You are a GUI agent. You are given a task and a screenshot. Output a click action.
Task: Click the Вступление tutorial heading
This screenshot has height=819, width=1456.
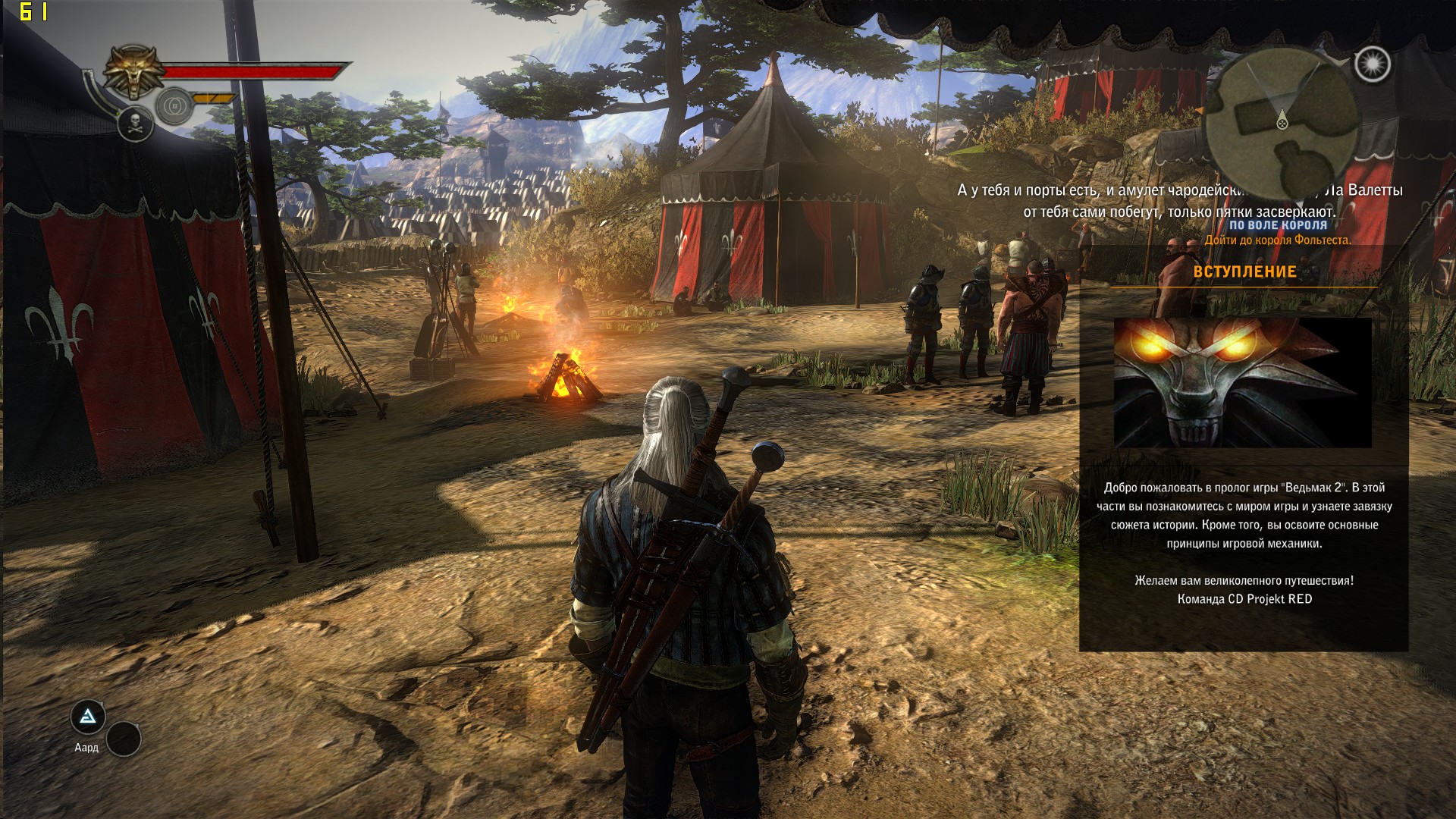coord(1244,272)
